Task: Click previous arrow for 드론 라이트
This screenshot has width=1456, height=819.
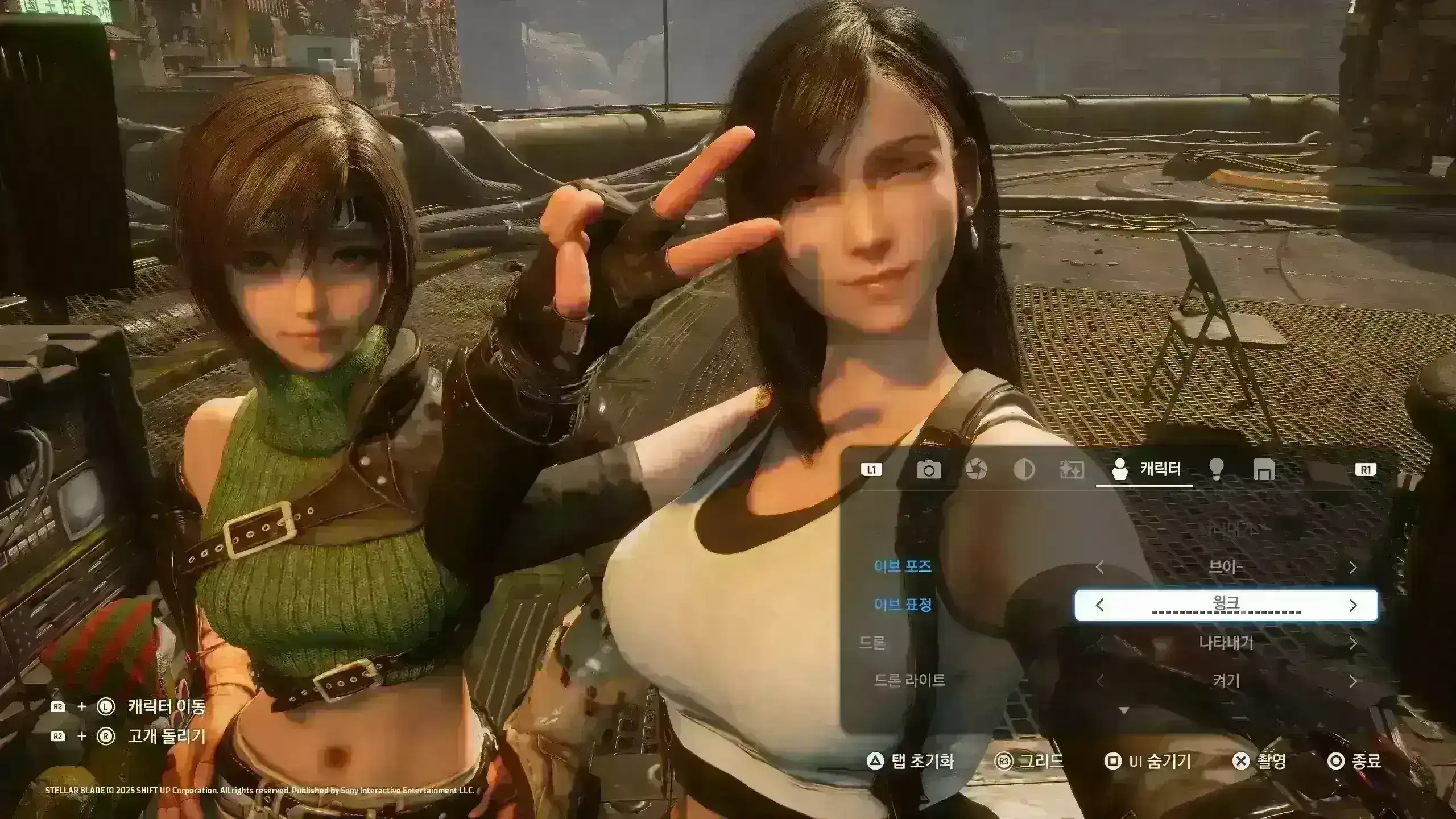Action: coord(1099,681)
